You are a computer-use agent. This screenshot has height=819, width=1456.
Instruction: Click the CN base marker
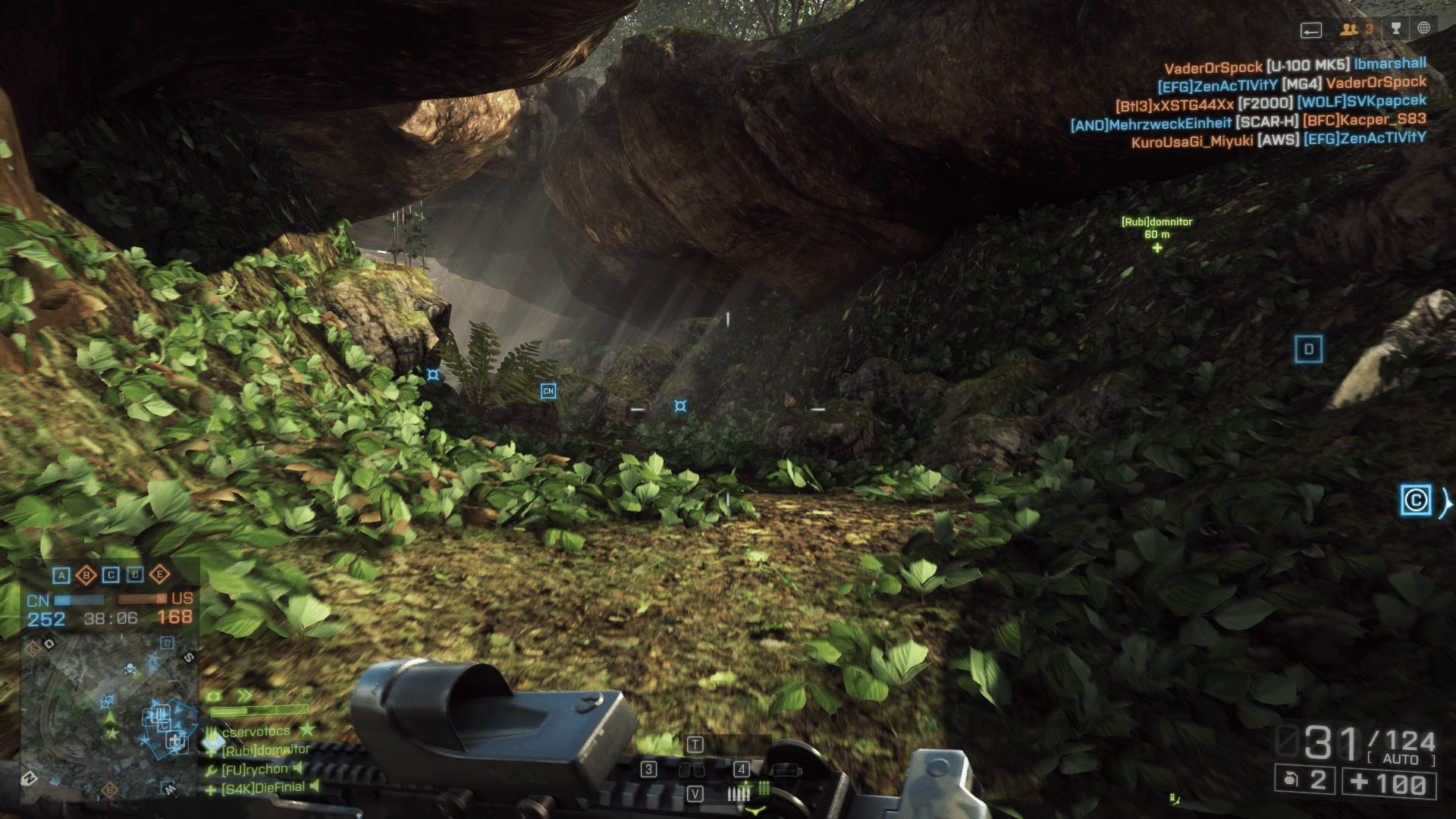(x=548, y=391)
